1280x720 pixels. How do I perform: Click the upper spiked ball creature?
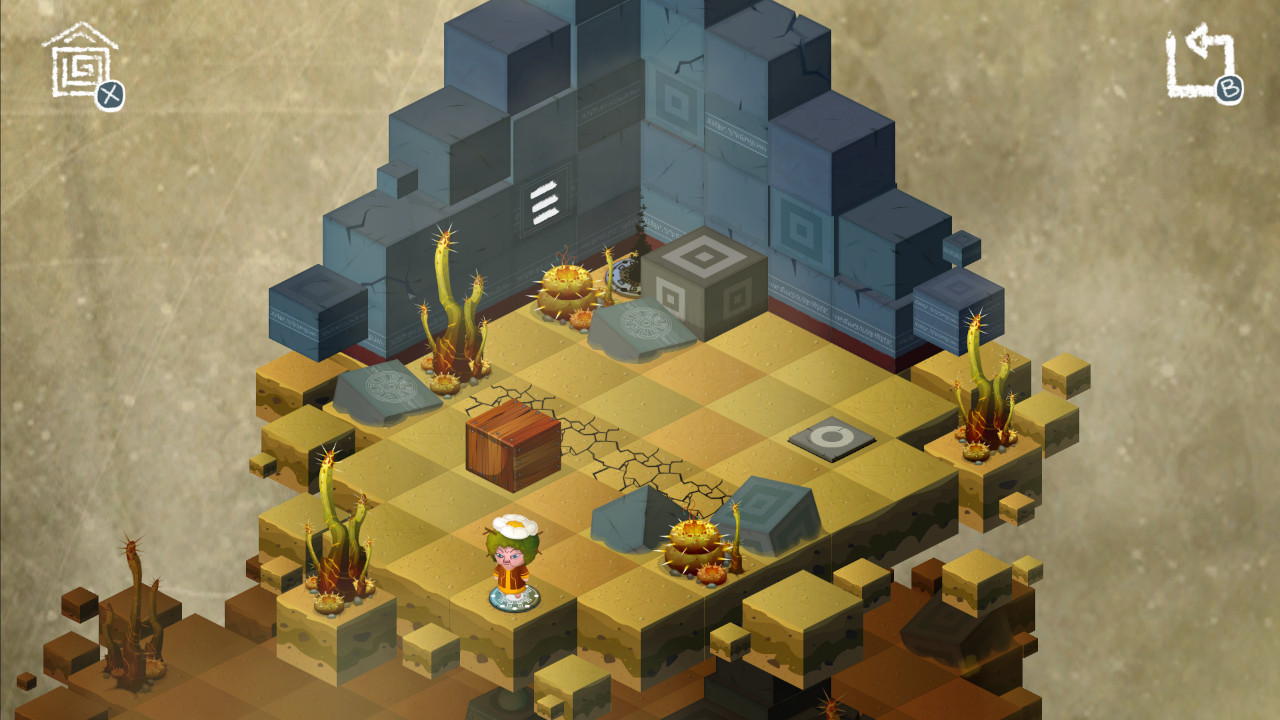coord(567,290)
